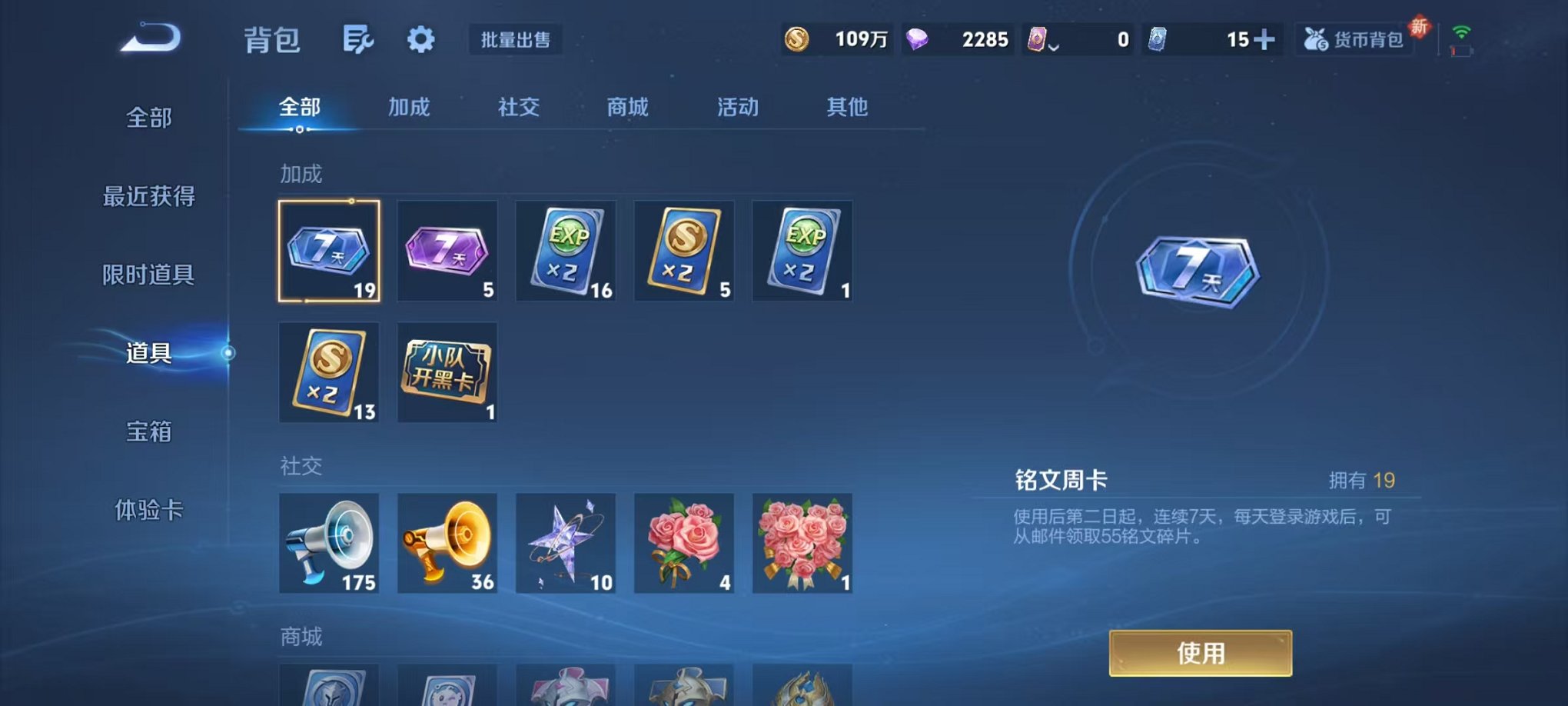Image resolution: width=1568 pixels, height=706 pixels.
Task: Select the golden megaphone item
Action: point(447,544)
